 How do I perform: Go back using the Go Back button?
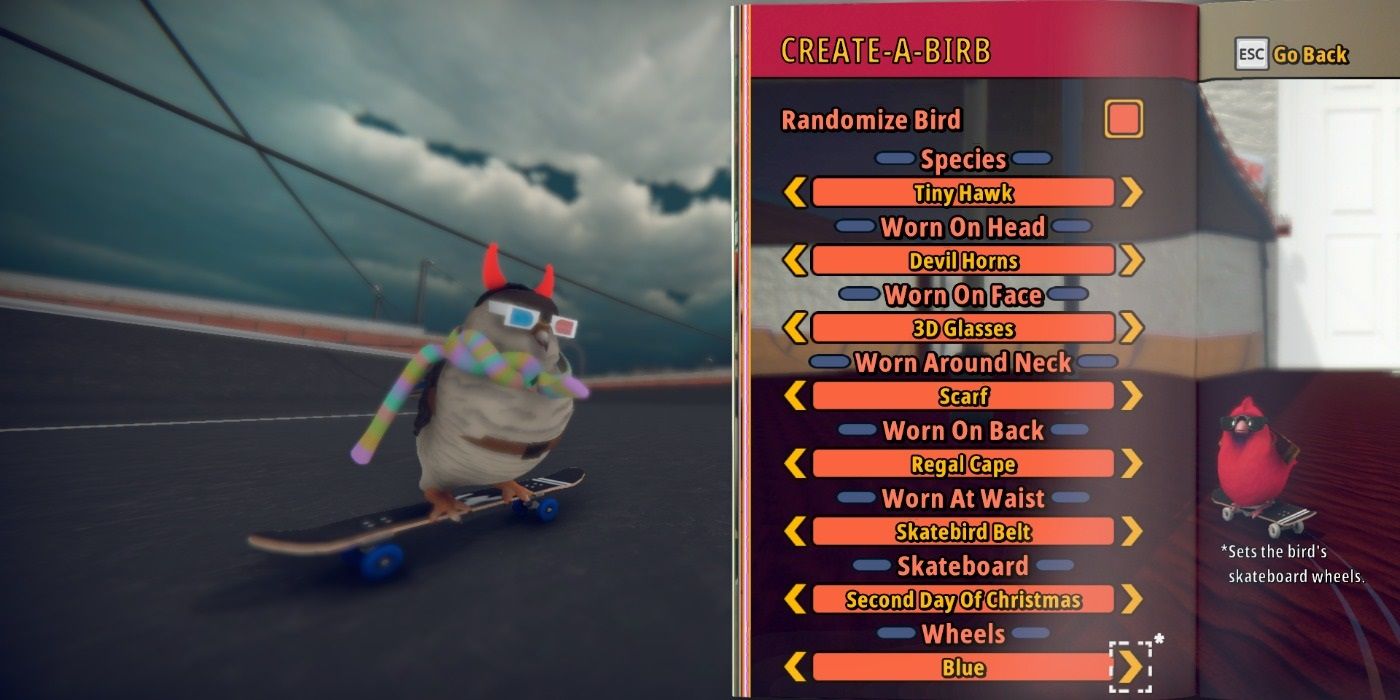click(x=1291, y=54)
